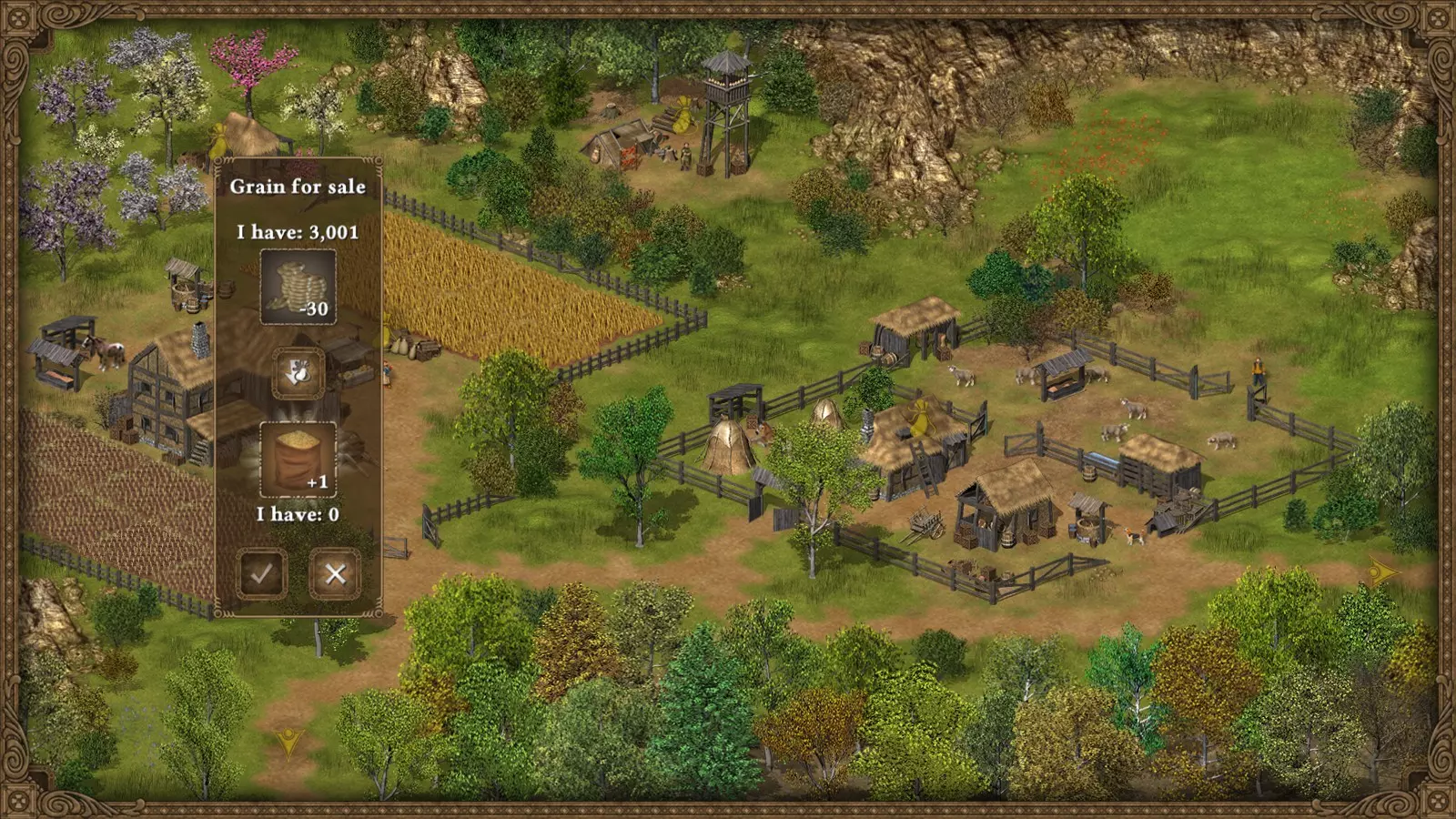
Task: Confirm the grain purchase with the checkmark
Action: pyautogui.click(x=261, y=573)
